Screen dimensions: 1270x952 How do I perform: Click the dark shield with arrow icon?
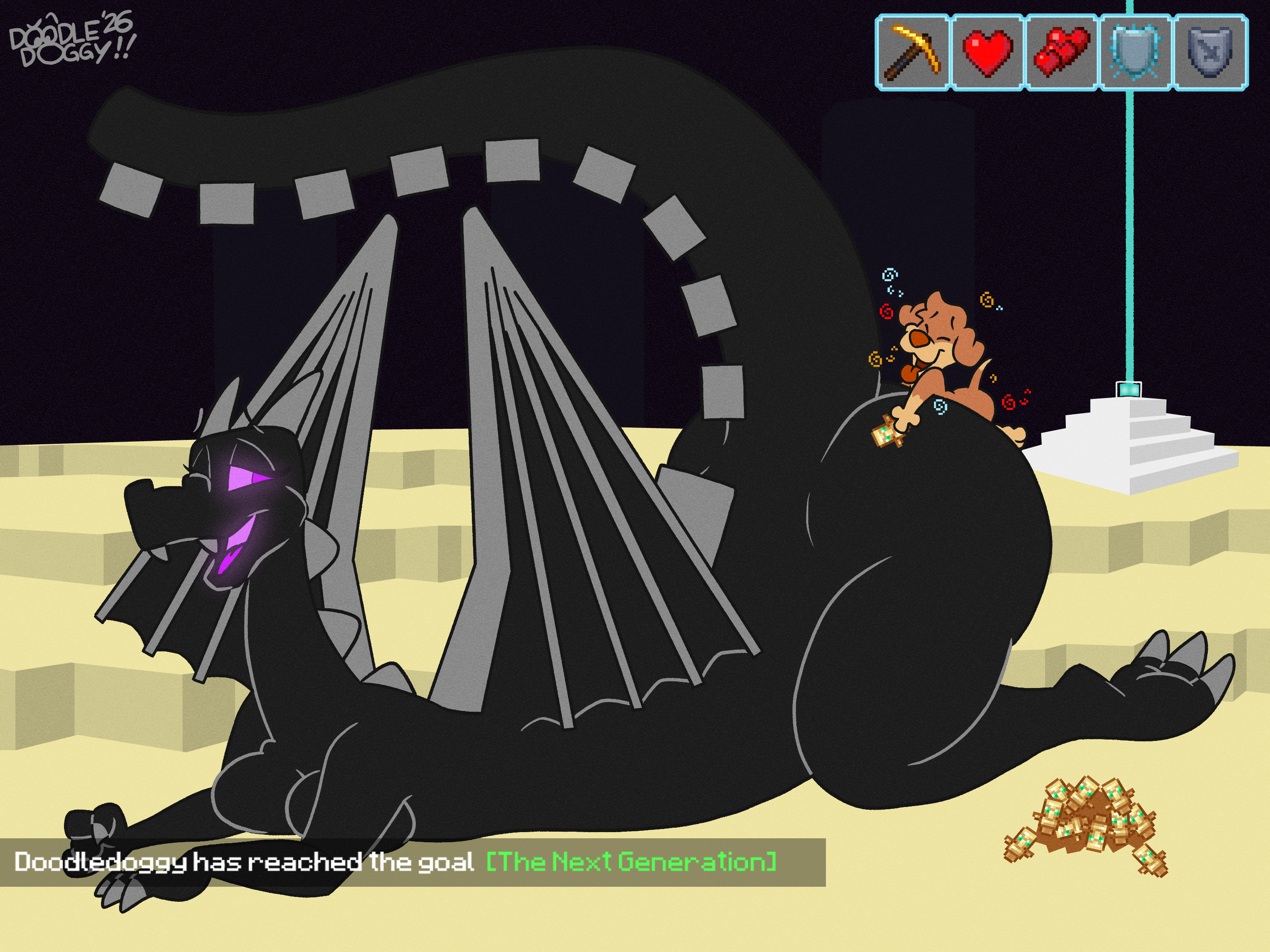tap(1210, 53)
